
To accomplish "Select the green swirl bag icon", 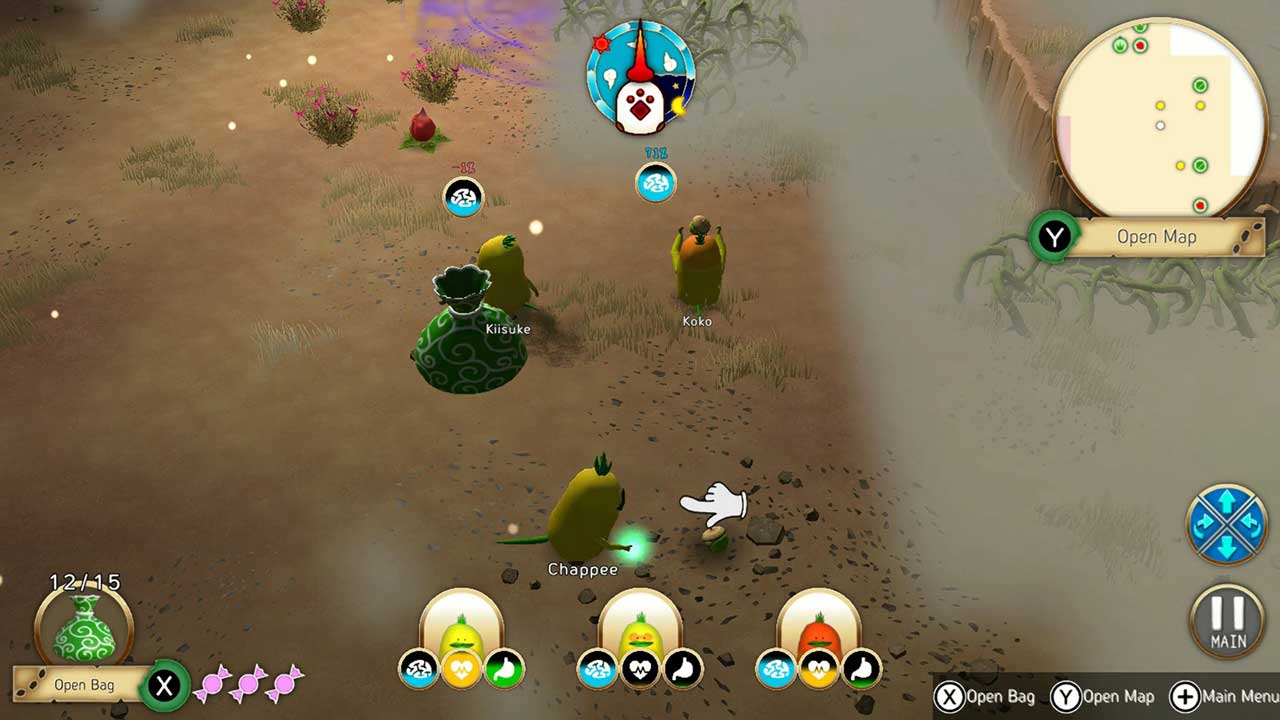I will click(84, 627).
